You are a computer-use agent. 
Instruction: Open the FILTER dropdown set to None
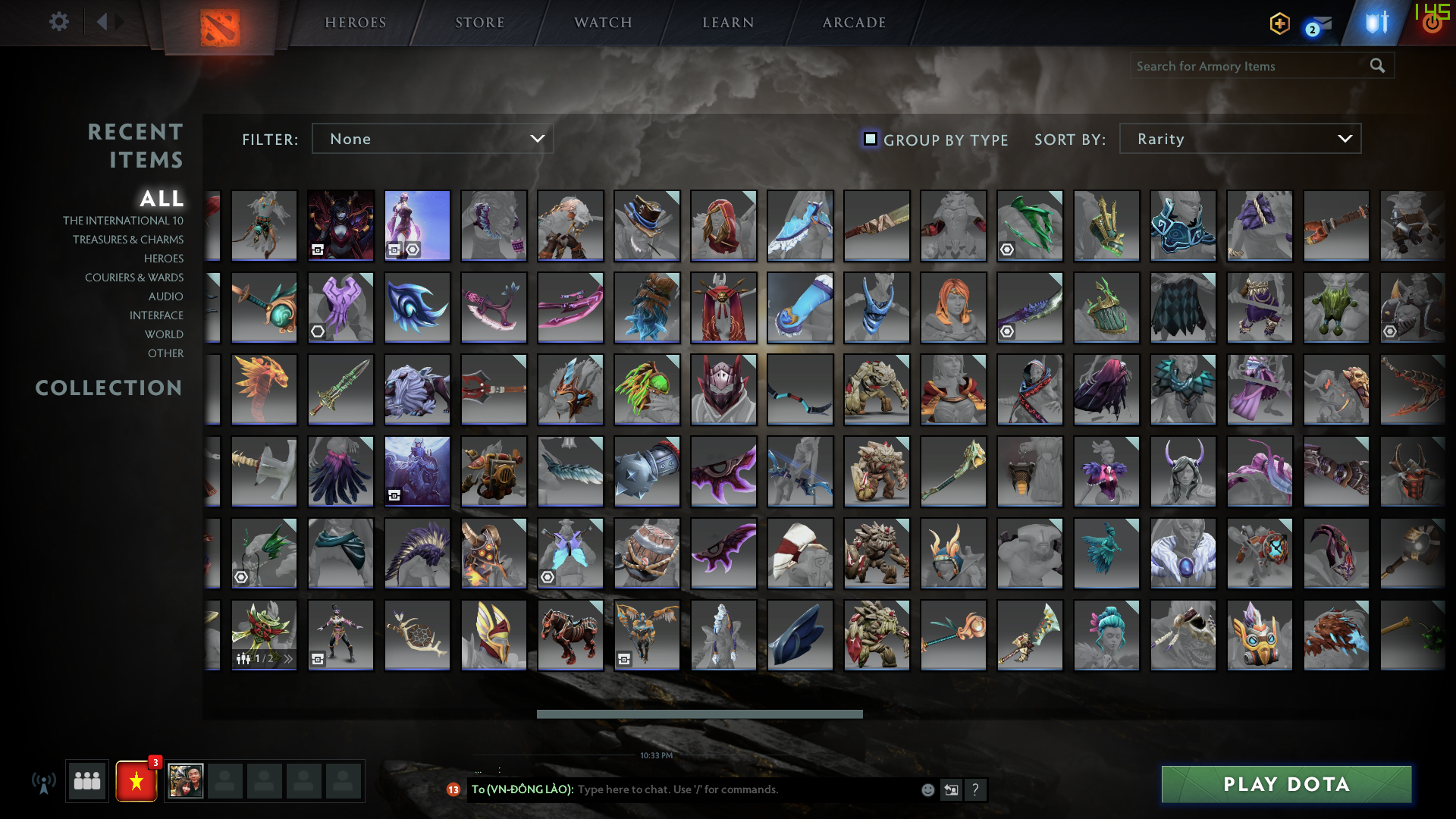pos(432,139)
